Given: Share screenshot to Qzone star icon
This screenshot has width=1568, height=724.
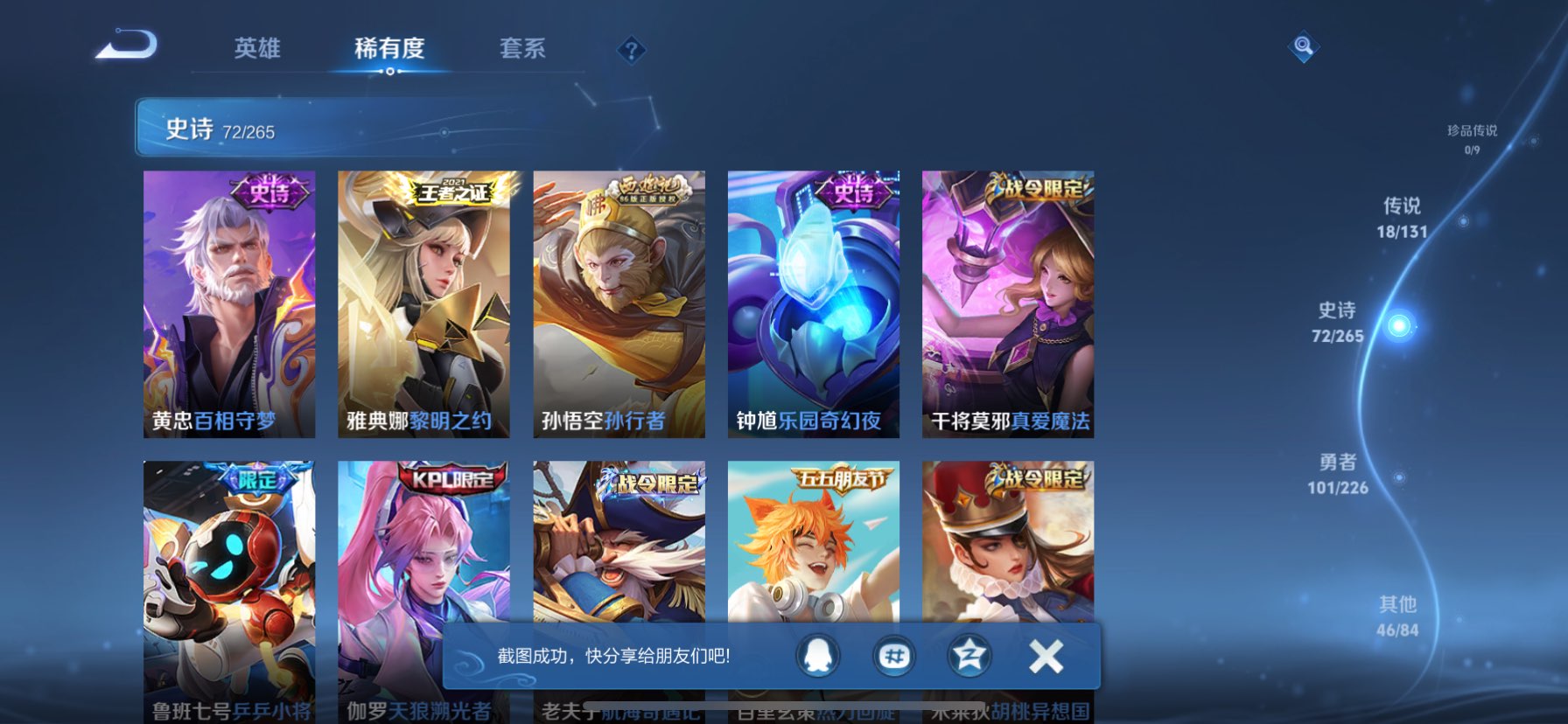Looking at the screenshot, I should pos(969,656).
